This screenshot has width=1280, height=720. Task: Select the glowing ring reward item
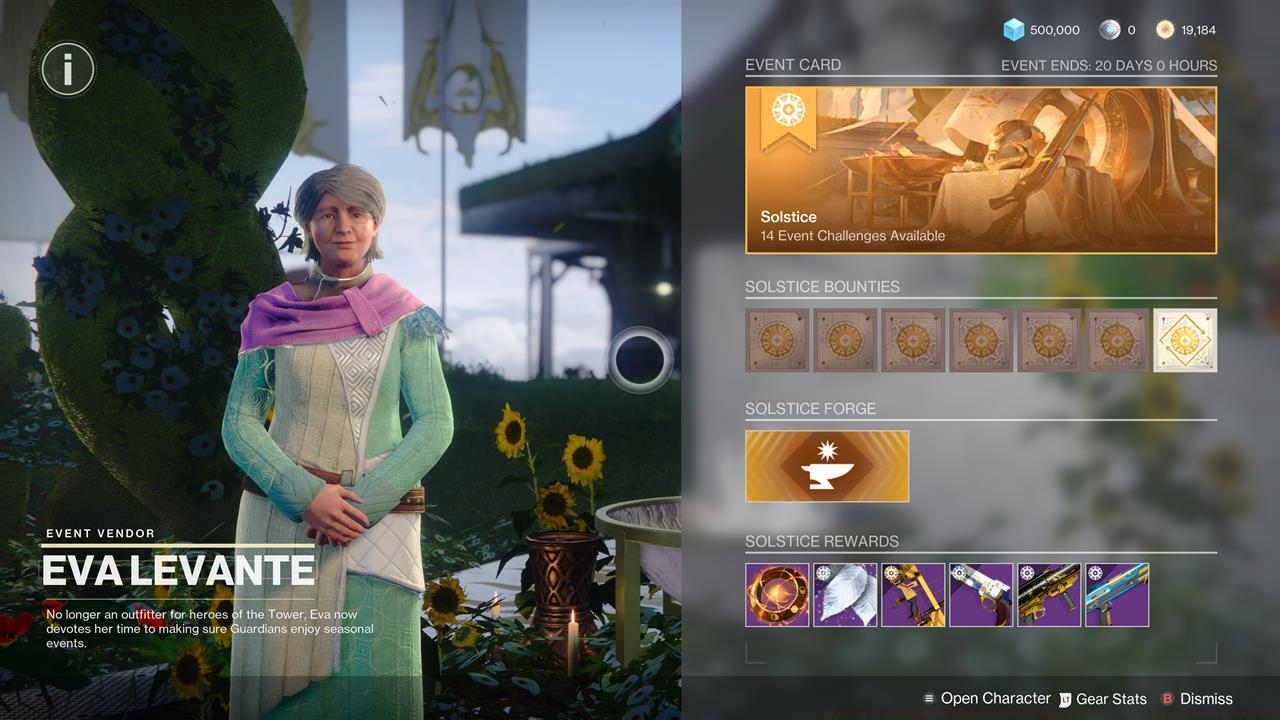pos(777,594)
